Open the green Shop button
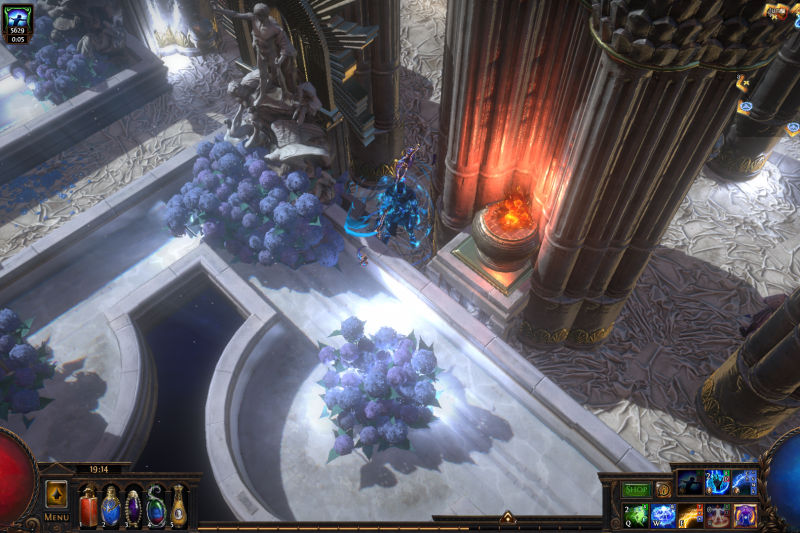Screen dimensions: 800x533 (637, 490)
